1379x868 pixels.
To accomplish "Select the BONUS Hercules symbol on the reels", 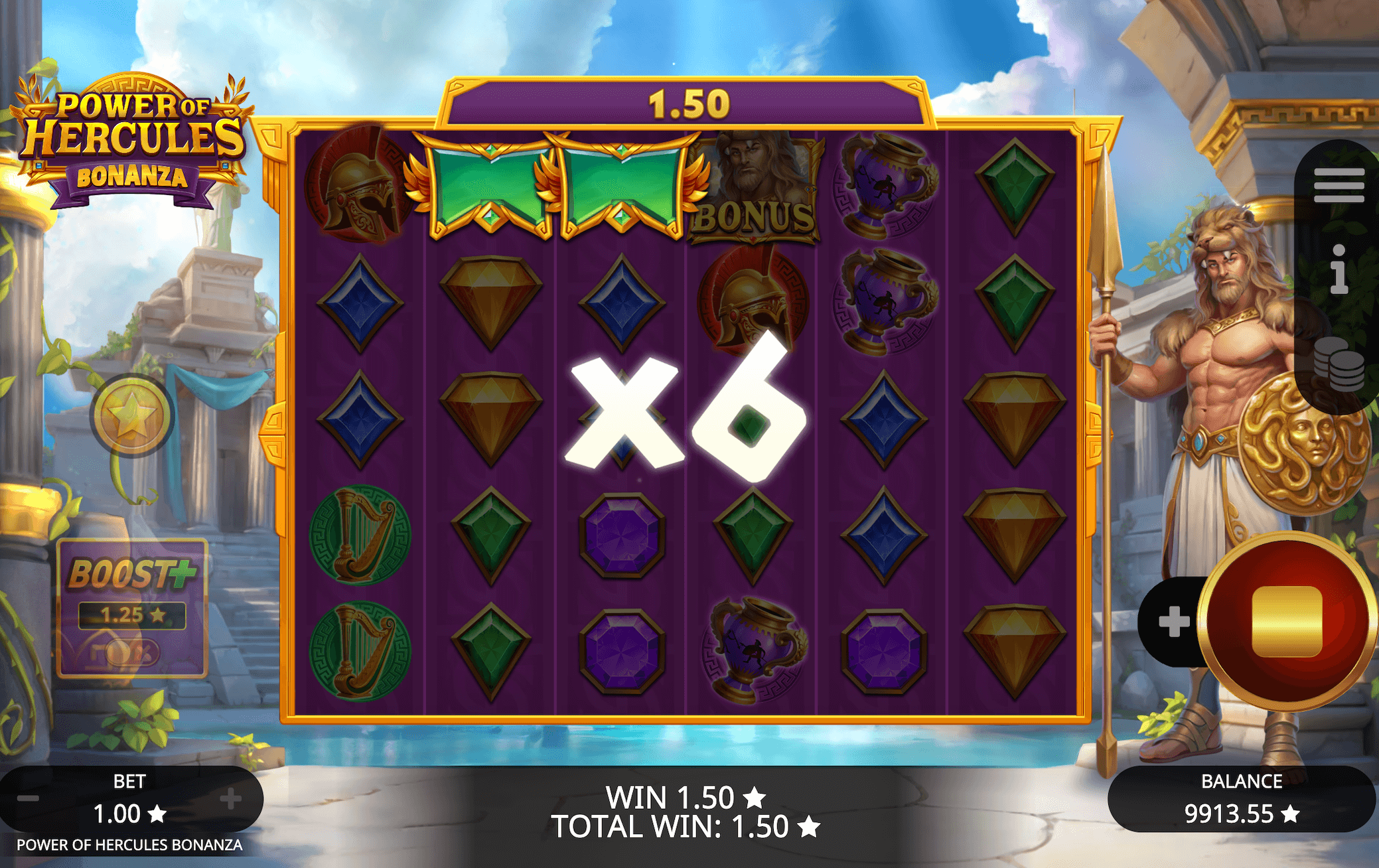I will tap(756, 186).
